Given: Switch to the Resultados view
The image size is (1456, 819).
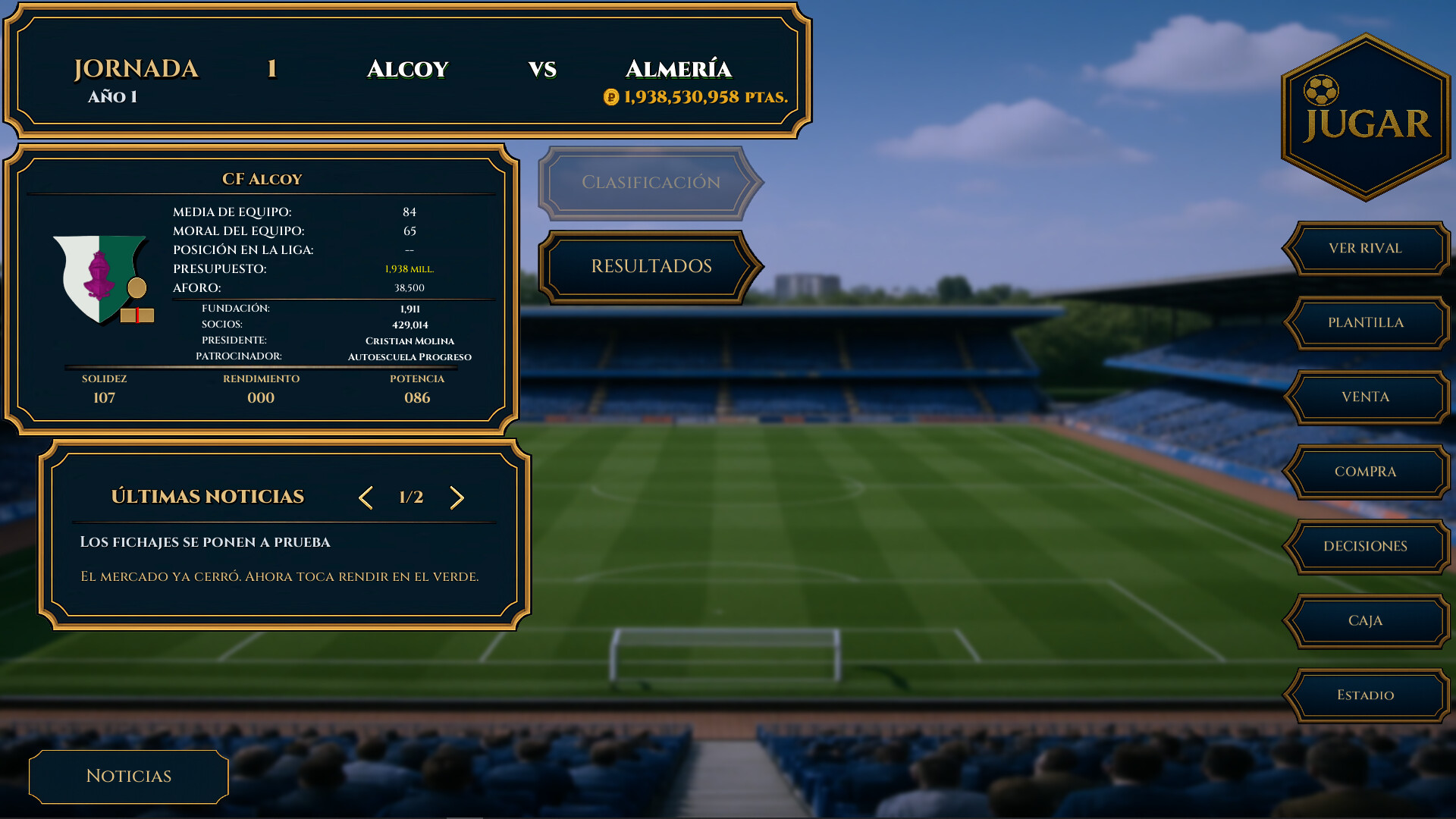Looking at the screenshot, I should coord(651,266).
